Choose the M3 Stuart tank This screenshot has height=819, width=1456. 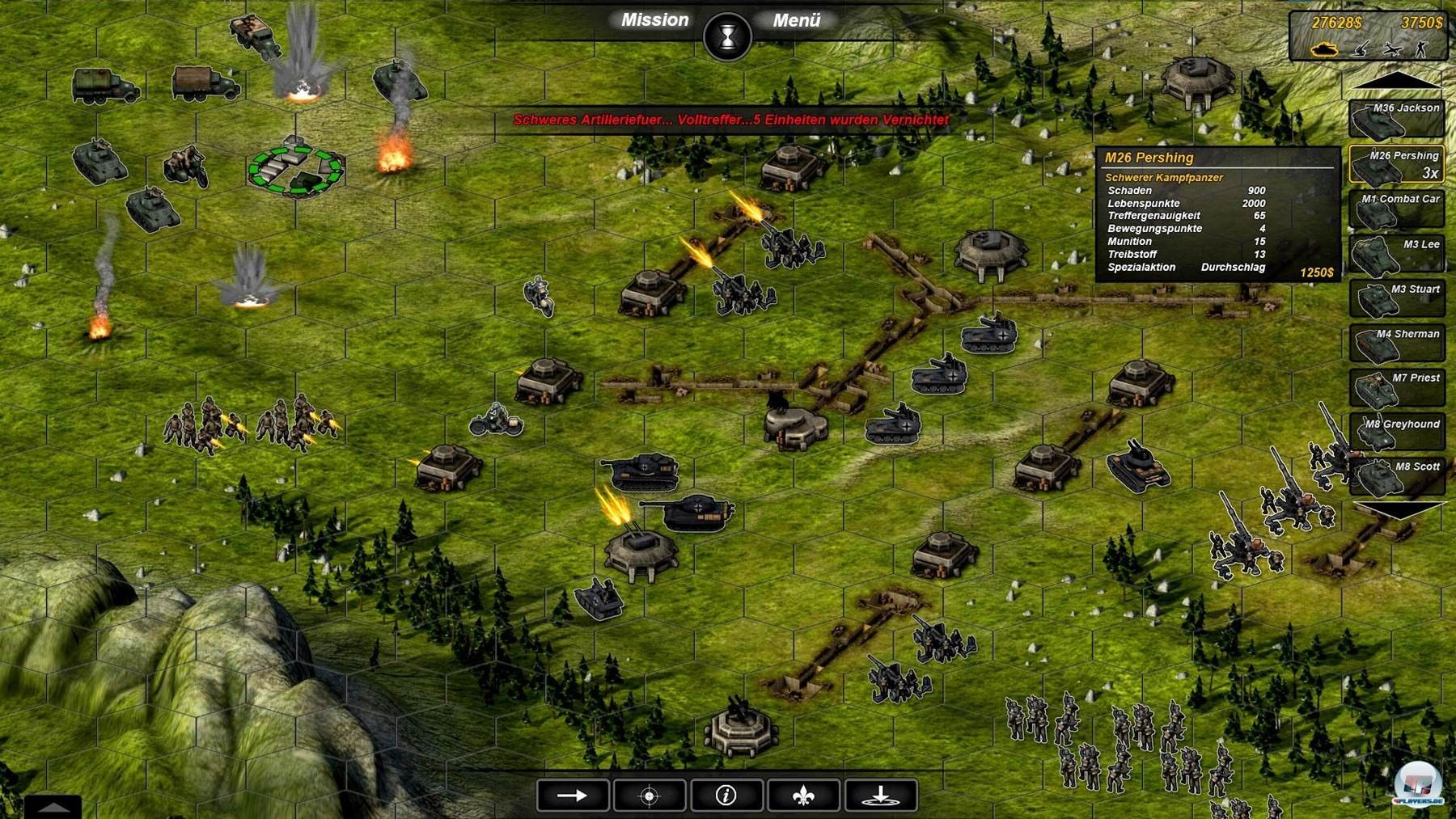(1396, 298)
